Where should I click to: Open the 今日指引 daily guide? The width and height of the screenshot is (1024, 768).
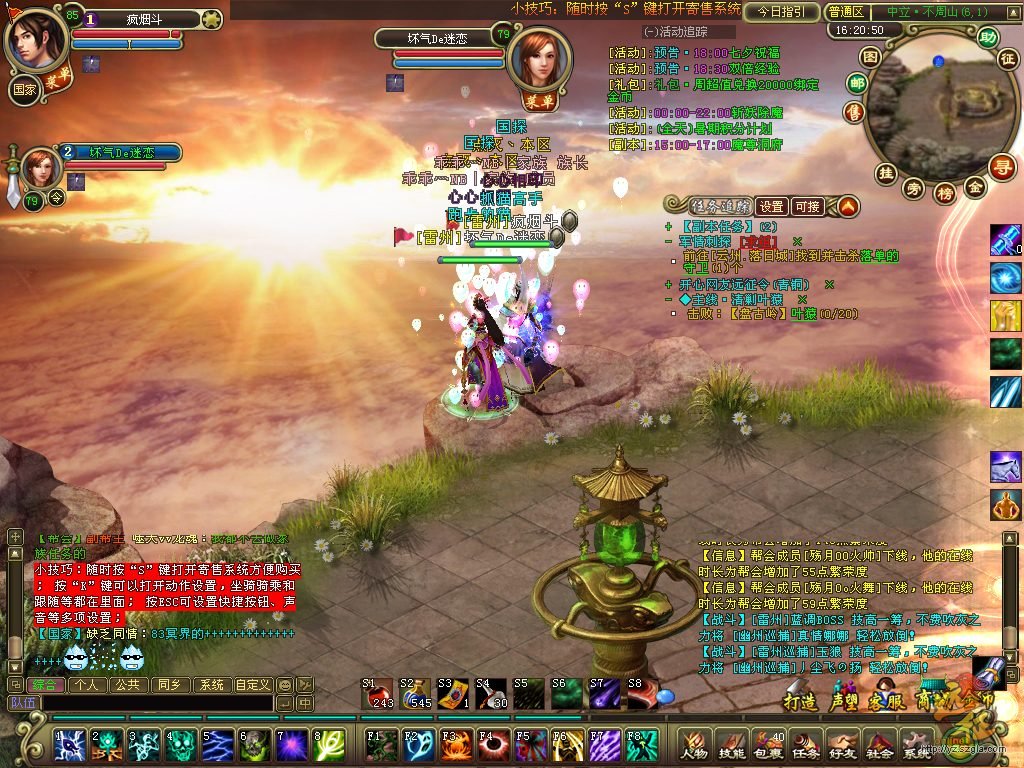(x=781, y=12)
